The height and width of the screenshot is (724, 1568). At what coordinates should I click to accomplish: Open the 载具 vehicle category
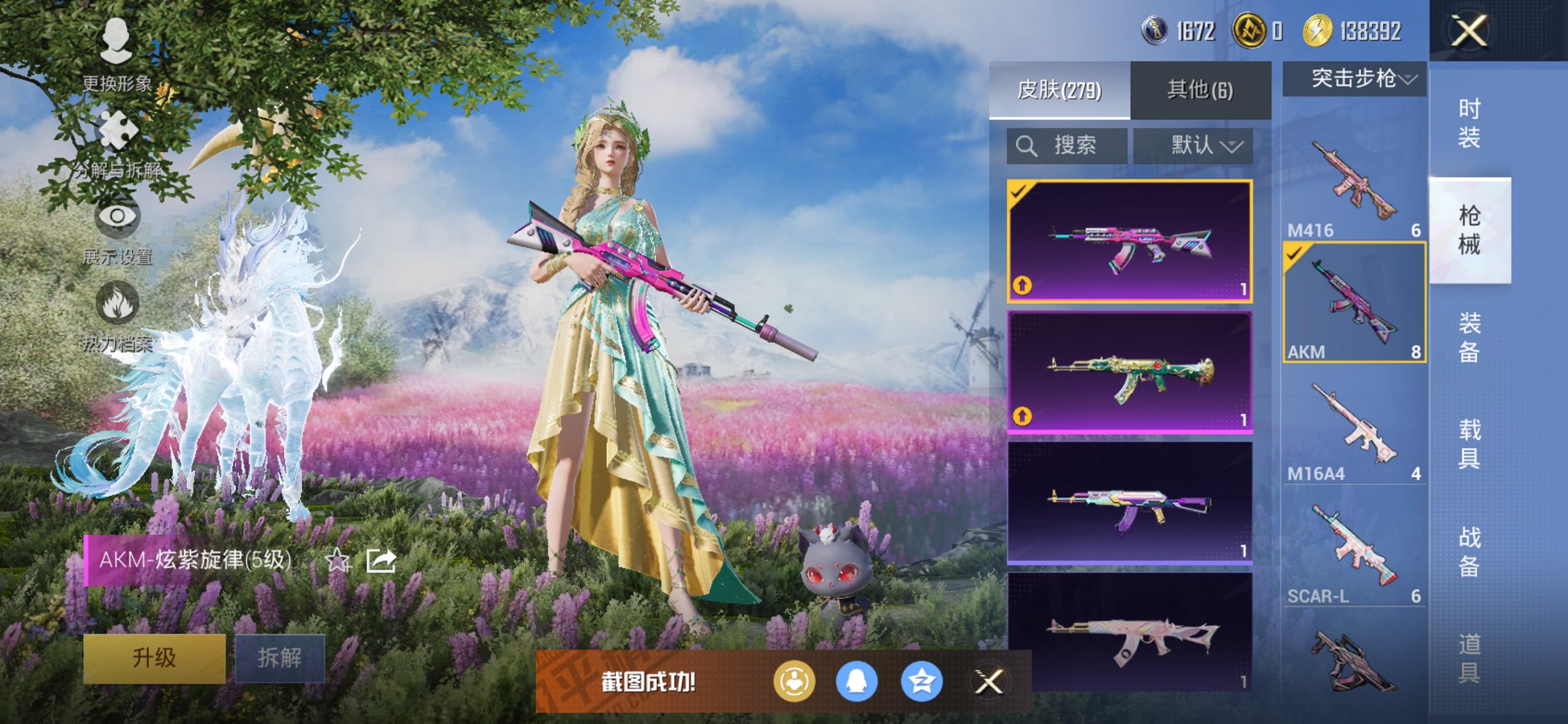click(x=1469, y=444)
